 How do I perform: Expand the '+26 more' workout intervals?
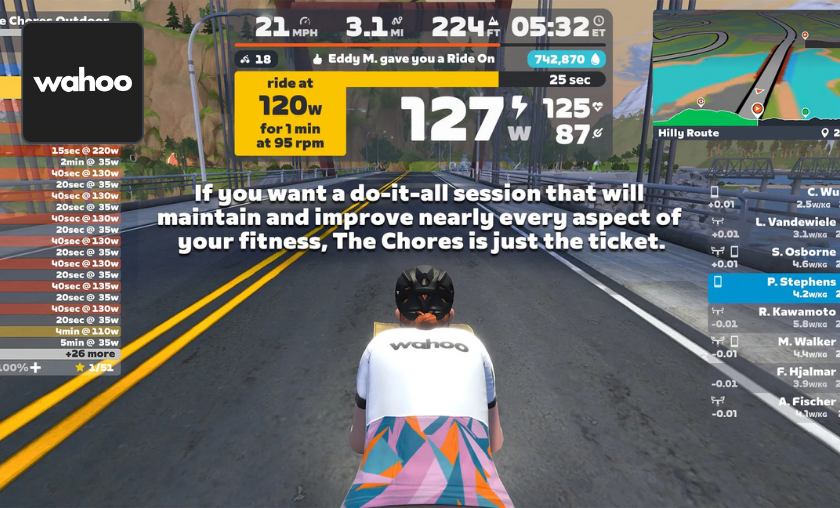click(x=91, y=354)
